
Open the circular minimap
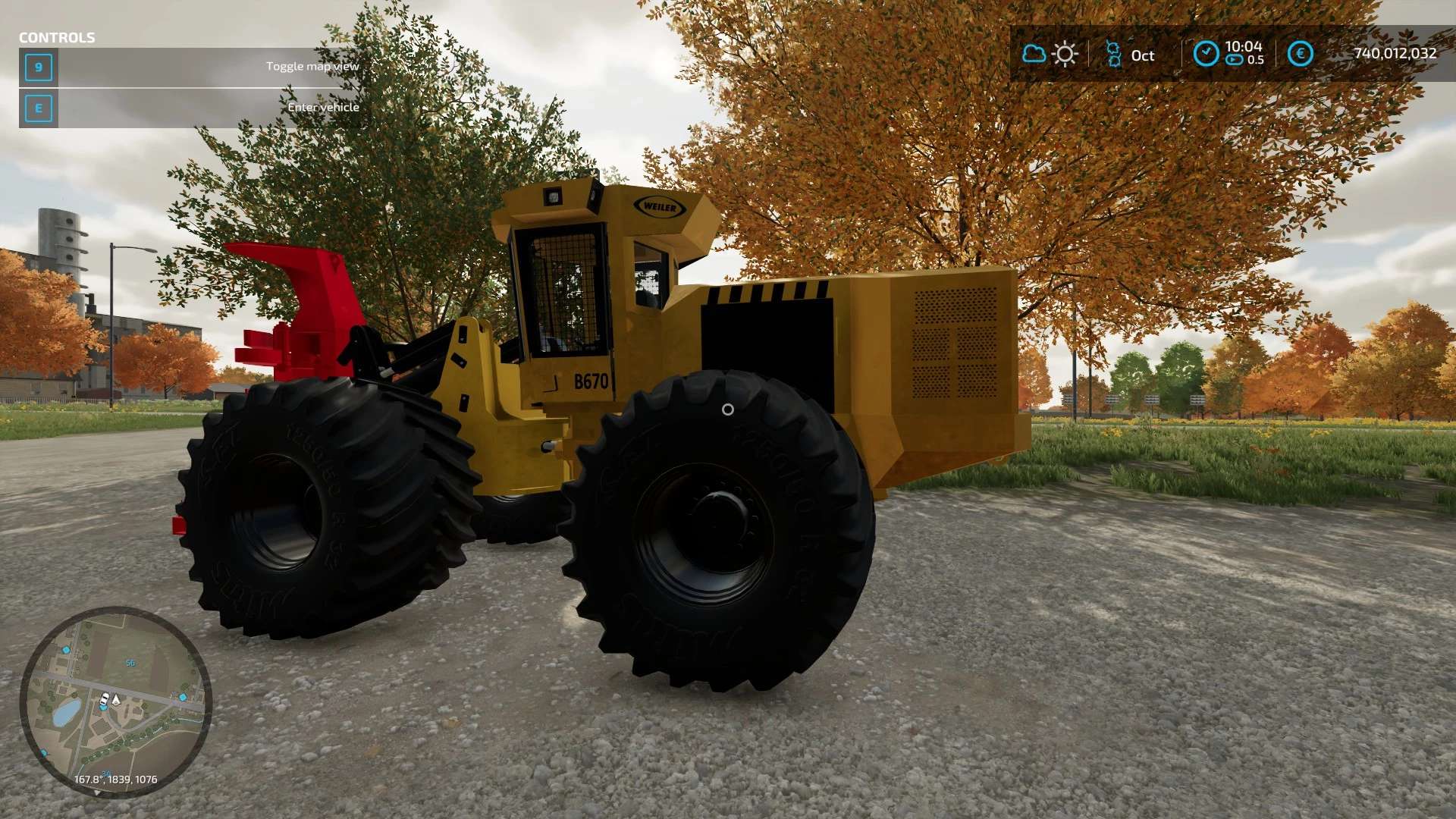pos(115,701)
